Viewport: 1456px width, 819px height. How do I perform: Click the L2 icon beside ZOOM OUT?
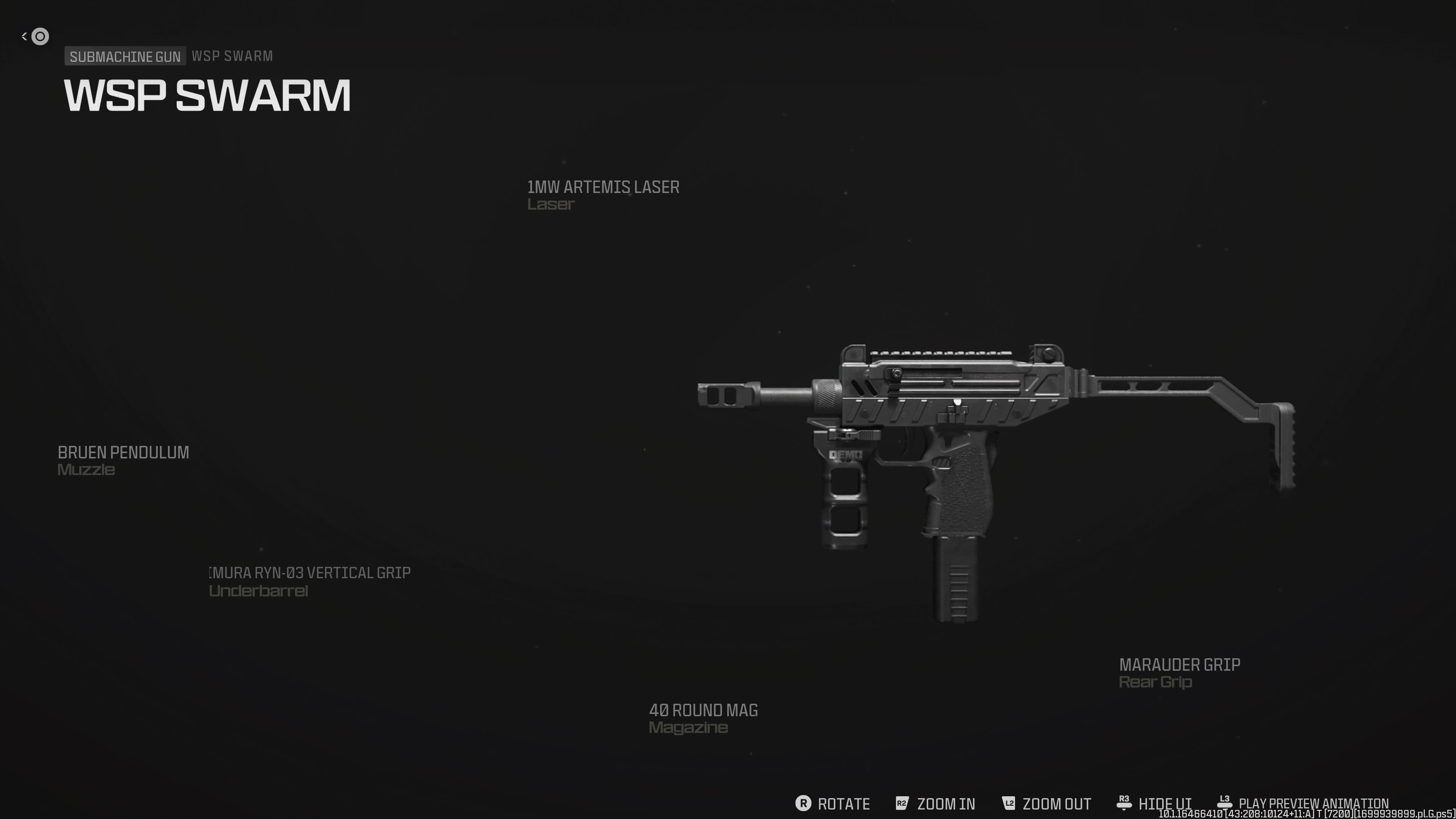tap(1008, 803)
